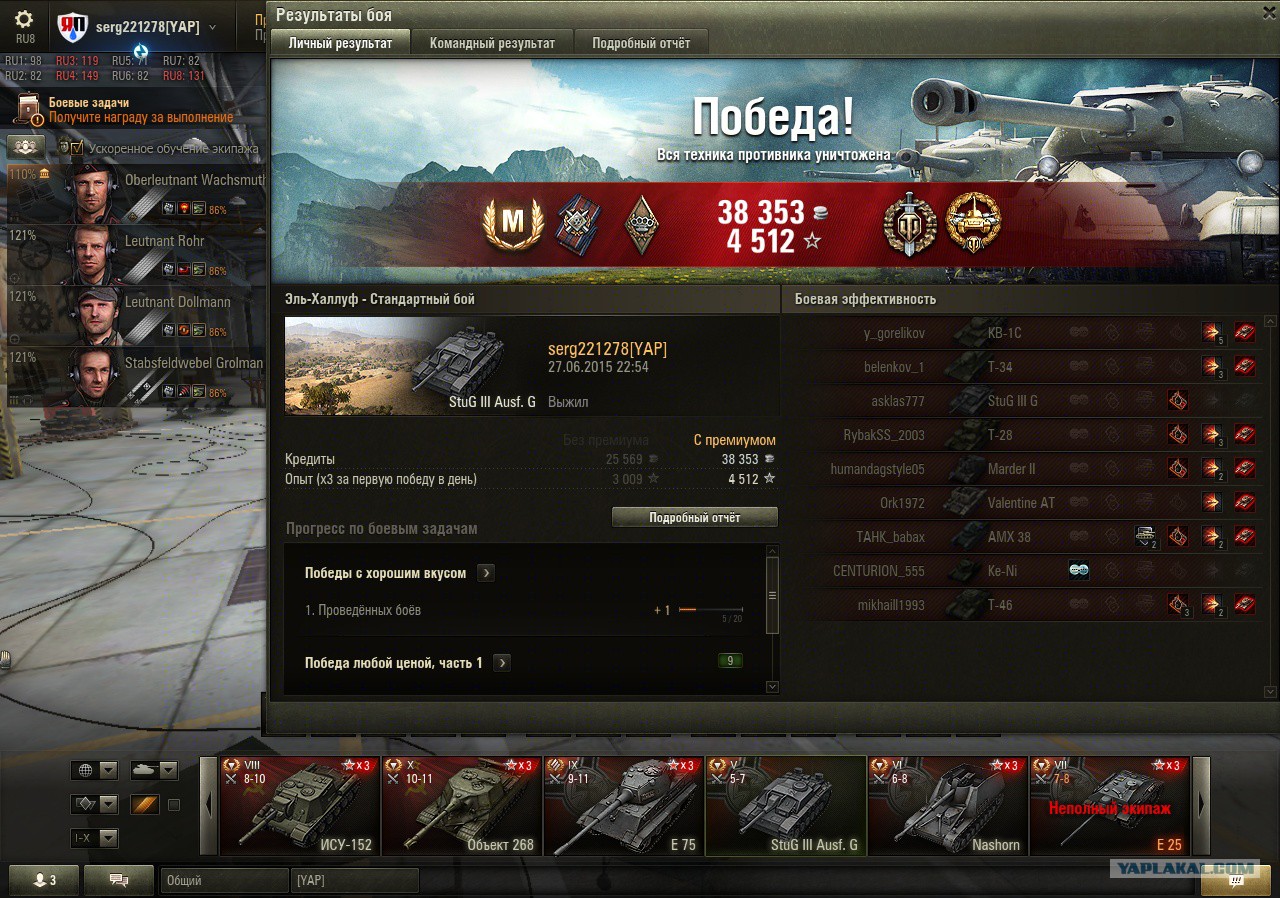Pick the Nashorn tank destroyer
1280x898 pixels.
pyautogui.click(x=947, y=806)
